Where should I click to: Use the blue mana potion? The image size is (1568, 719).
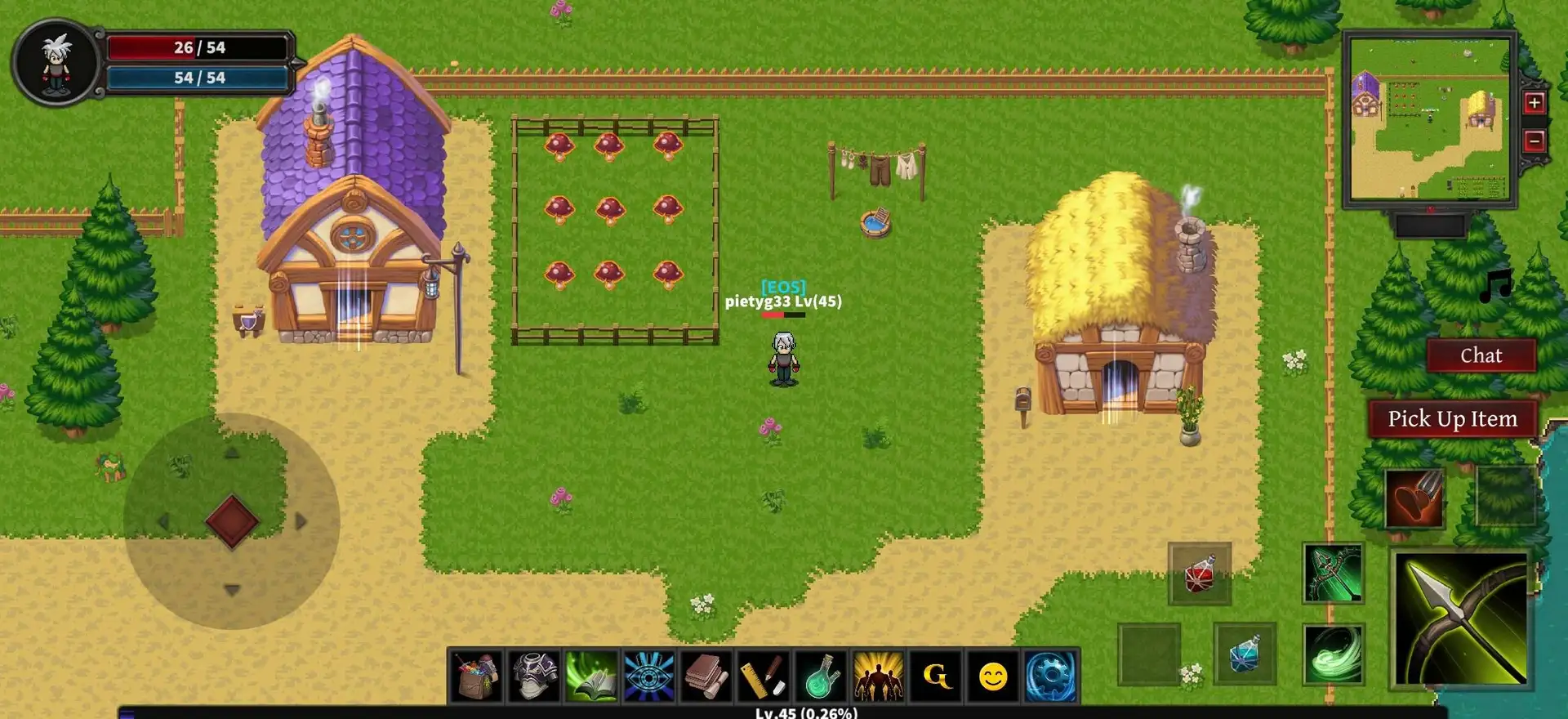pyautogui.click(x=1244, y=654)
